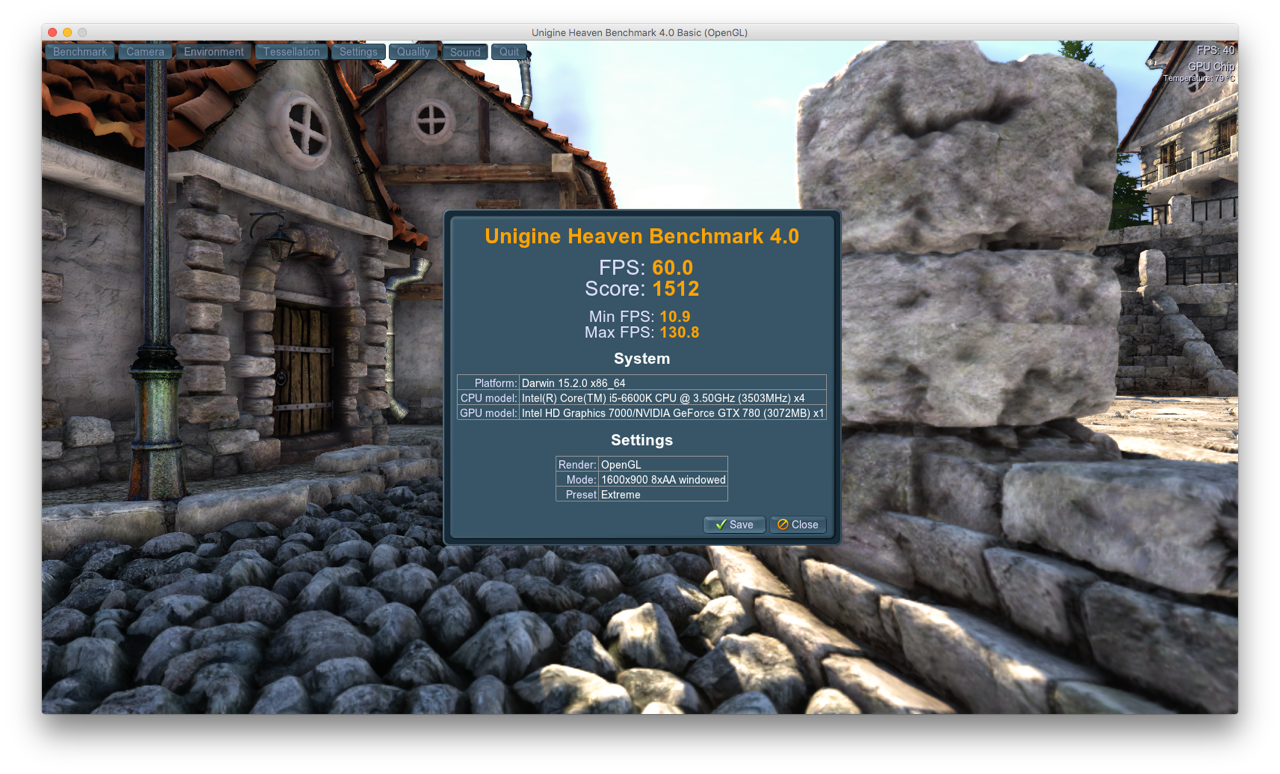The height and width of the screenshot is (774, 1280).
Task: Open the Benchmark menu
Action: tap(79, 51)
